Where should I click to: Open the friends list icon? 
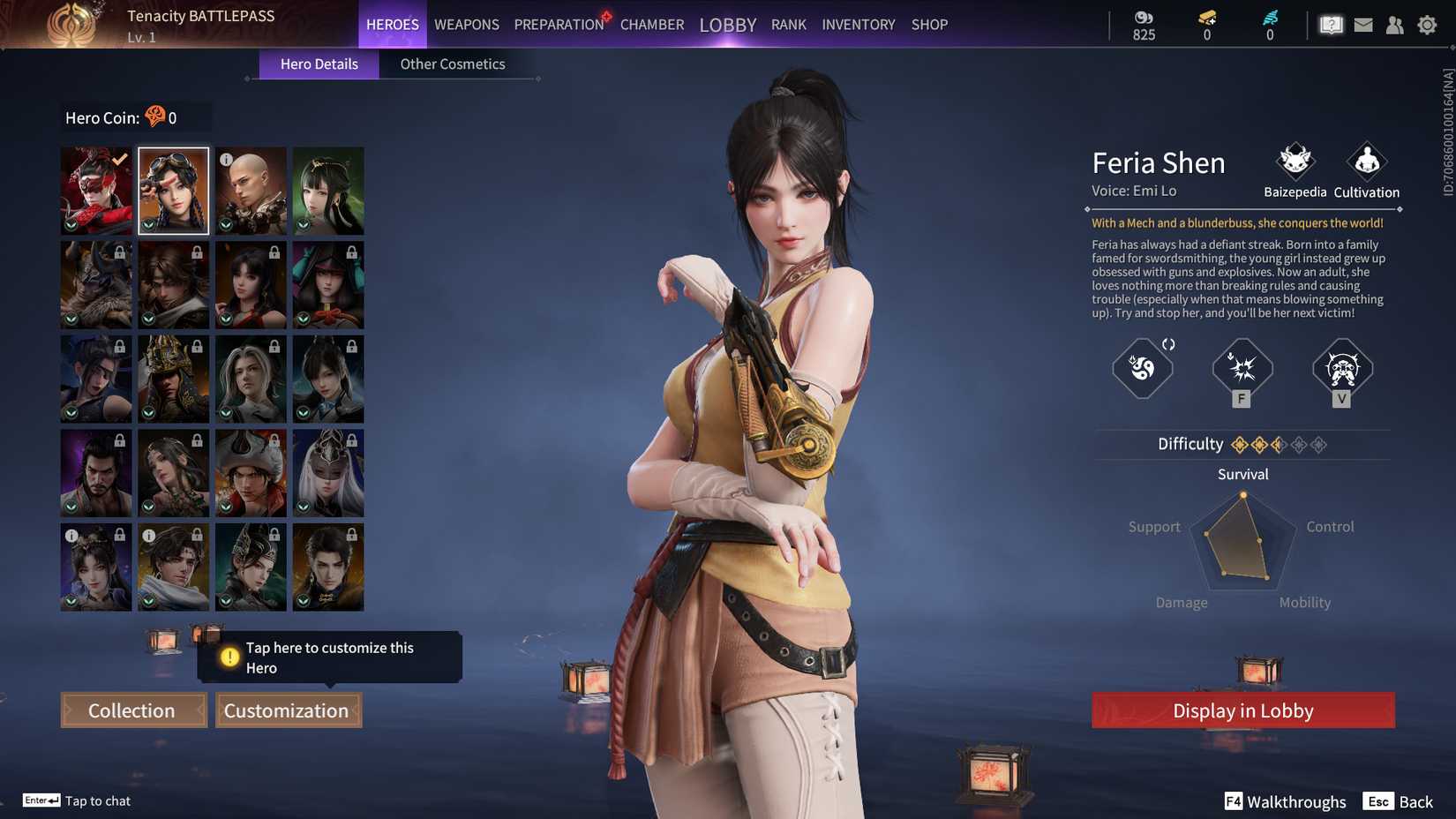tap(1395, 25)
